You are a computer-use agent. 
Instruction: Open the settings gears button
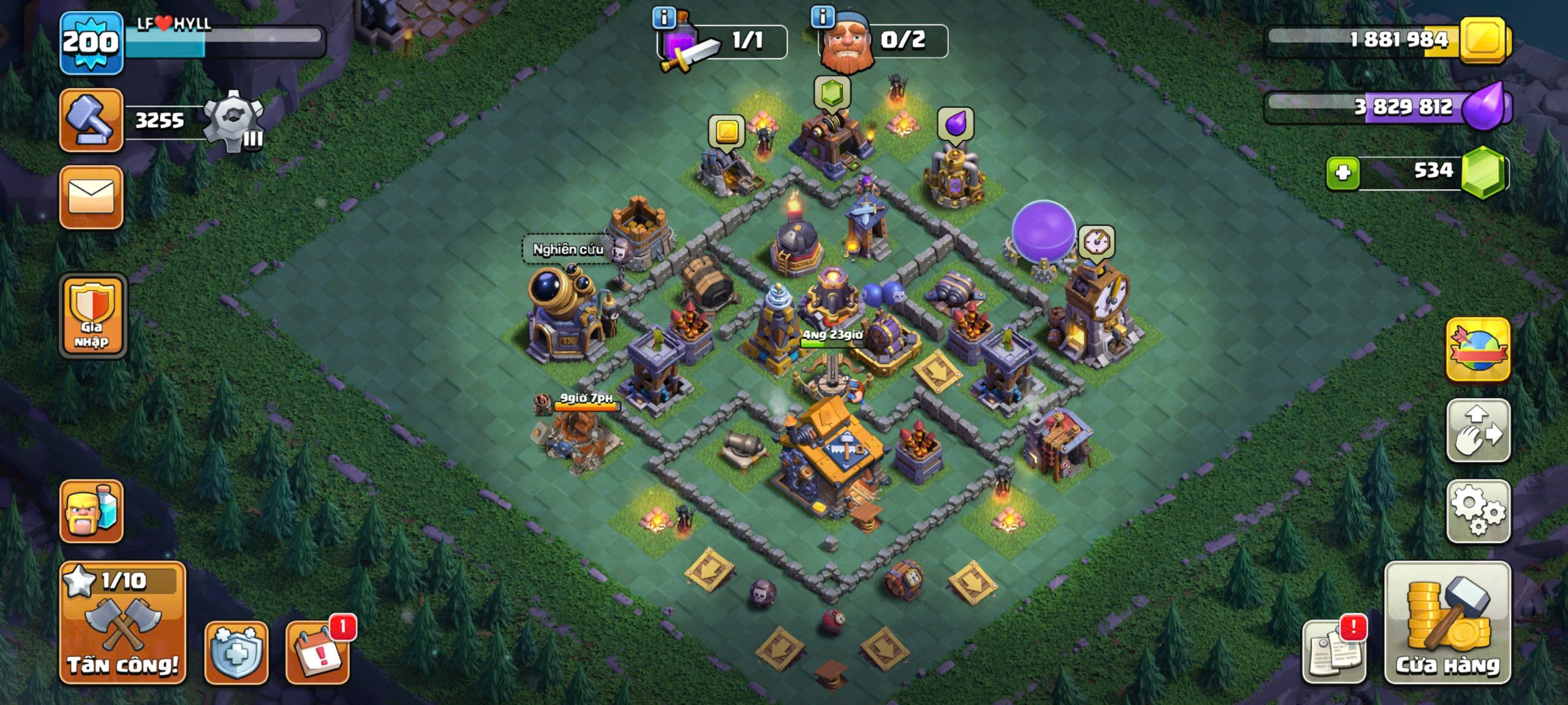pos(1478,511)
